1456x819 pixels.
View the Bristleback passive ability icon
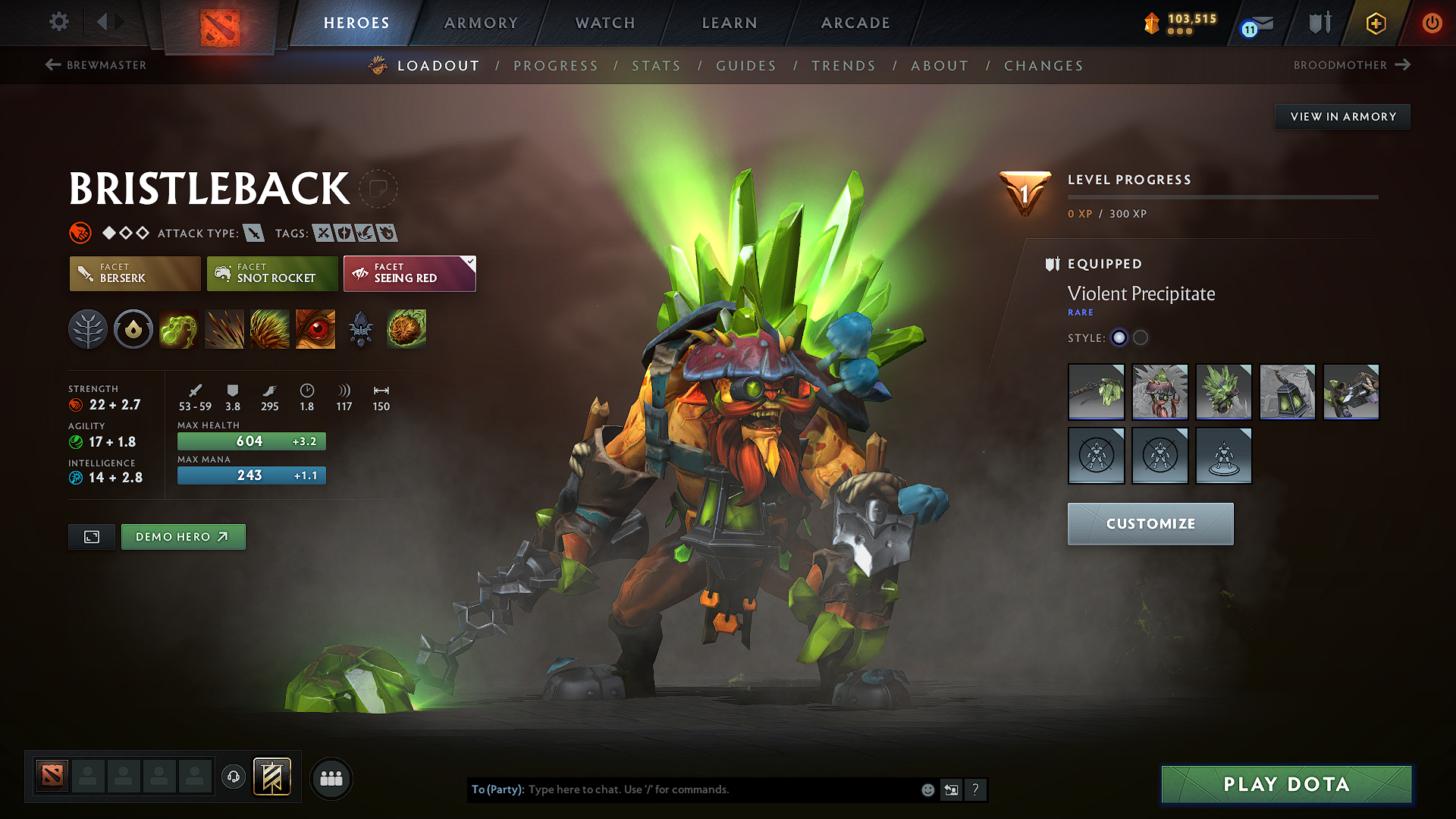coord(270,329)
